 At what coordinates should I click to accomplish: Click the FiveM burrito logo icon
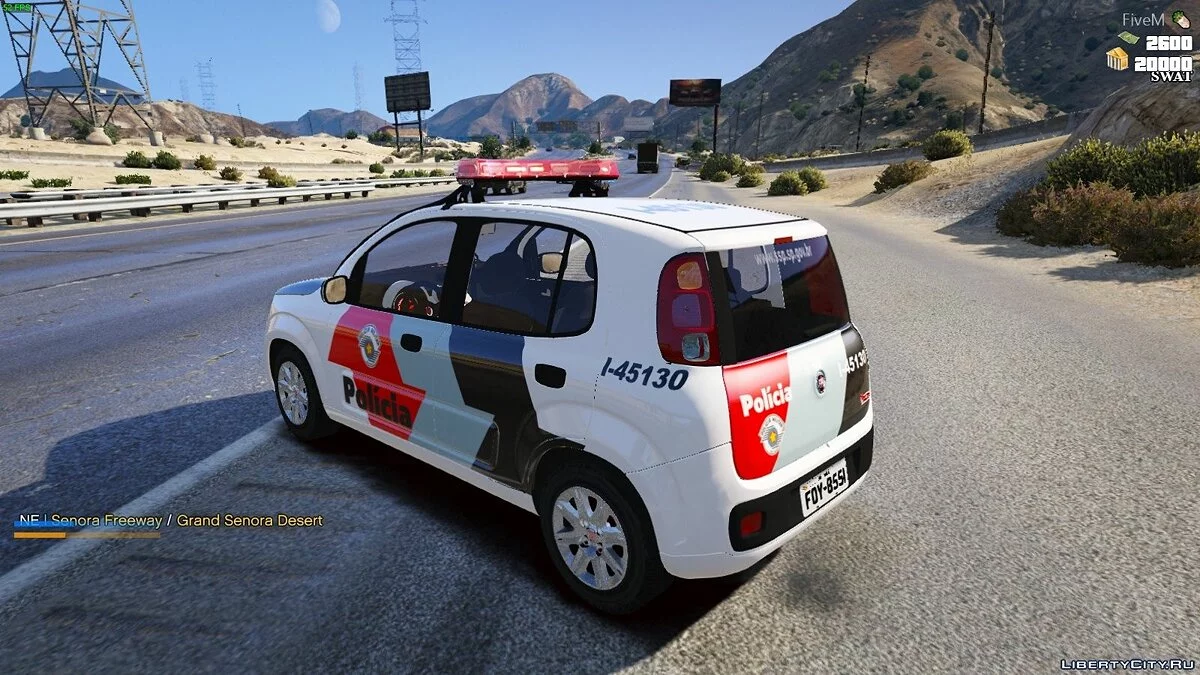(x=1182, y=20)
